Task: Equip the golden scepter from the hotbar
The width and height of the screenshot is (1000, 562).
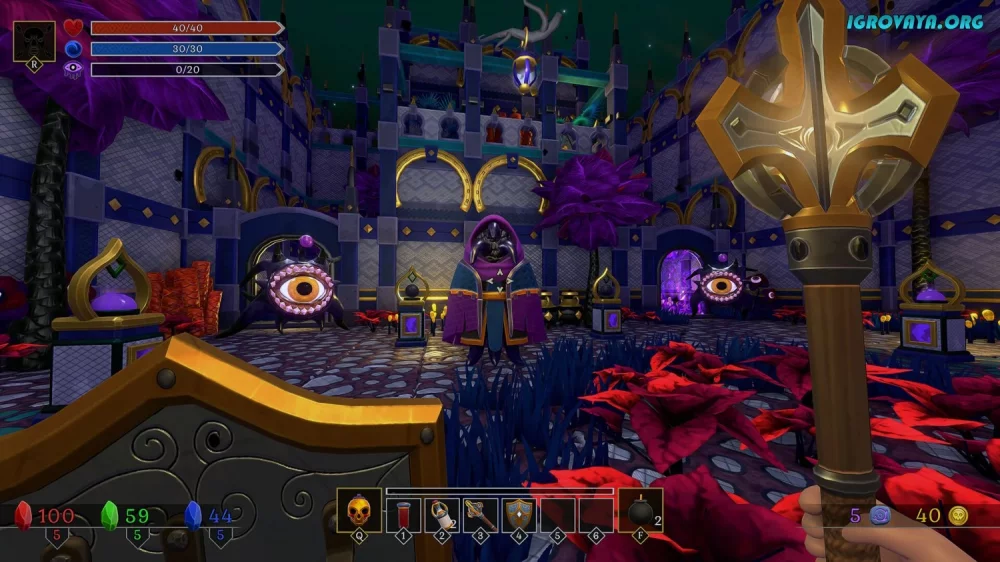Action: [480, 514]
